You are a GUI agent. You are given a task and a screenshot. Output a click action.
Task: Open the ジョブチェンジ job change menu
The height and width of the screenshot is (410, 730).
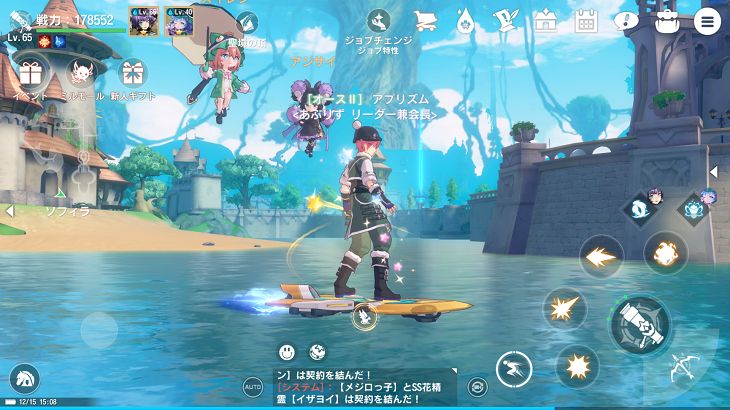379,22
